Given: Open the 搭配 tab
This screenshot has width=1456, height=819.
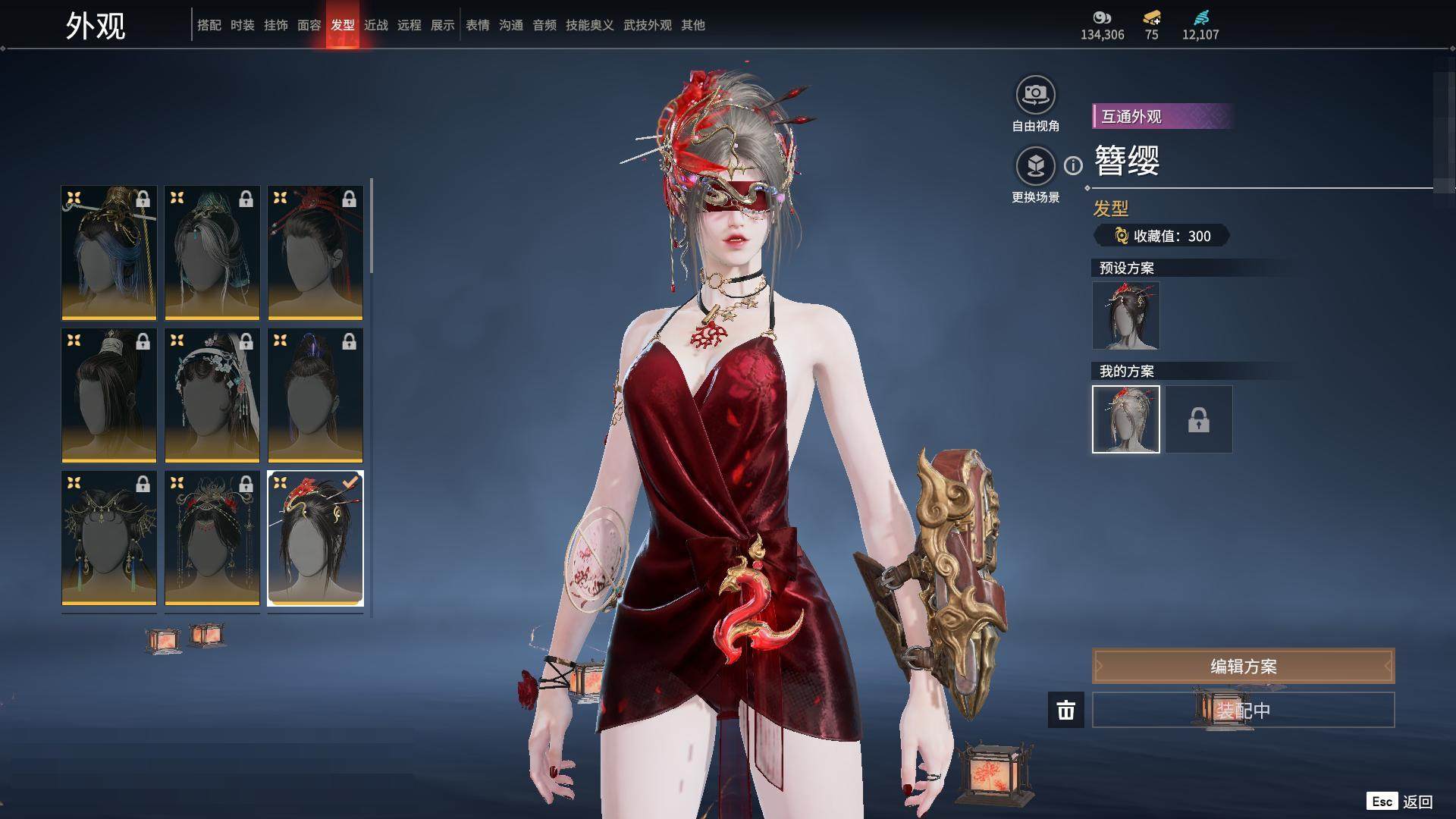Looking at the screenshot, I should (x=209, y=25).
